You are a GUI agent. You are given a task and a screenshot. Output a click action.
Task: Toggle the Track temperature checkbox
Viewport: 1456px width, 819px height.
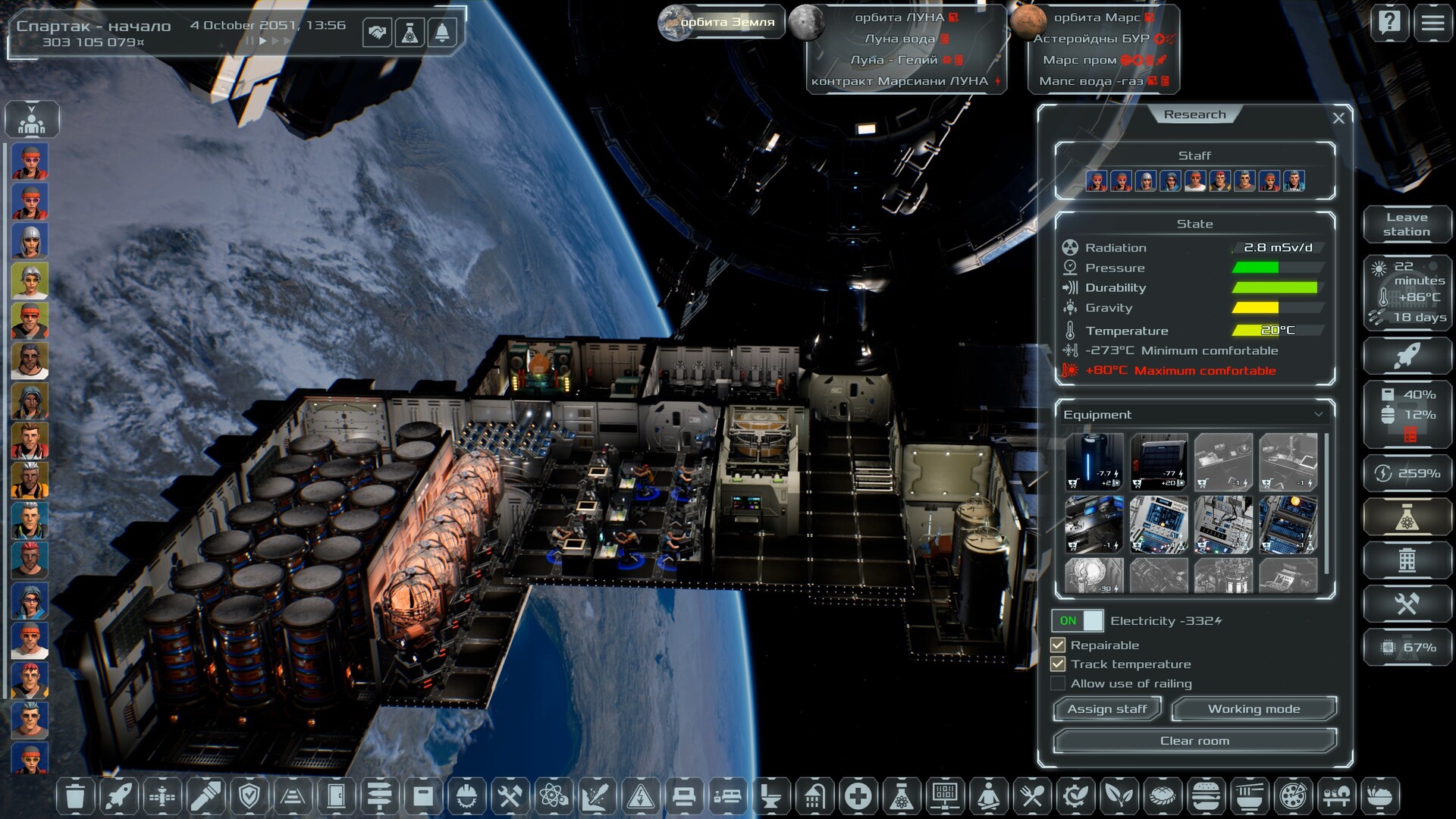pyautogui.click(x=1058, y=664)
